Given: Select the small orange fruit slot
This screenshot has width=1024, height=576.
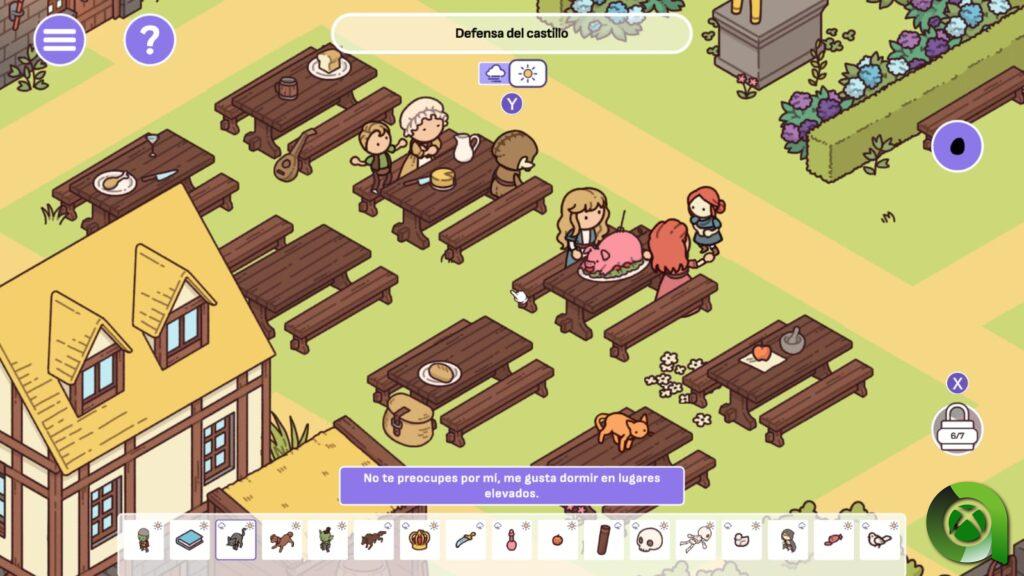Looking at the screenshot, I should 557,540.
